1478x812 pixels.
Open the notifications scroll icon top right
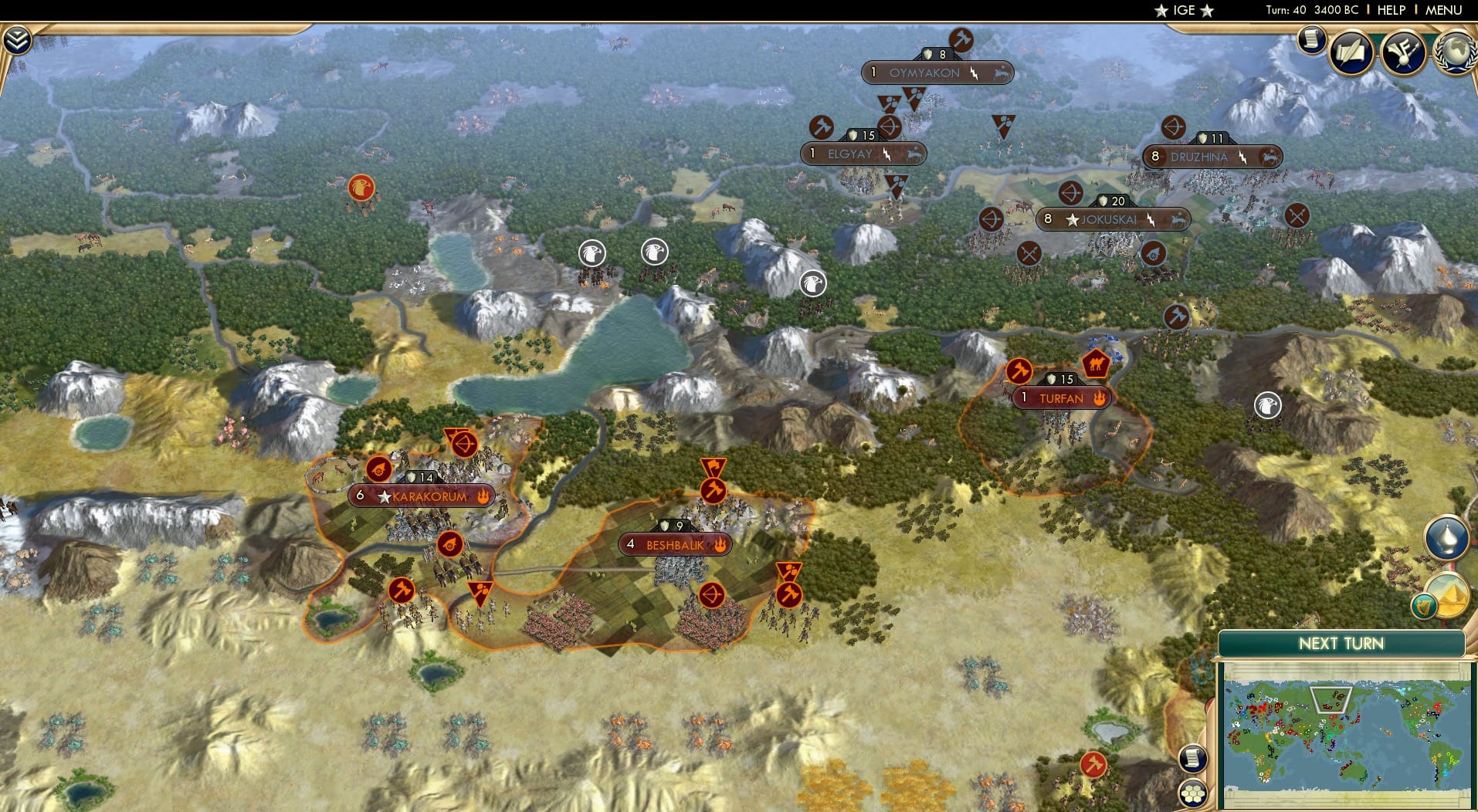coord(1310,39)
